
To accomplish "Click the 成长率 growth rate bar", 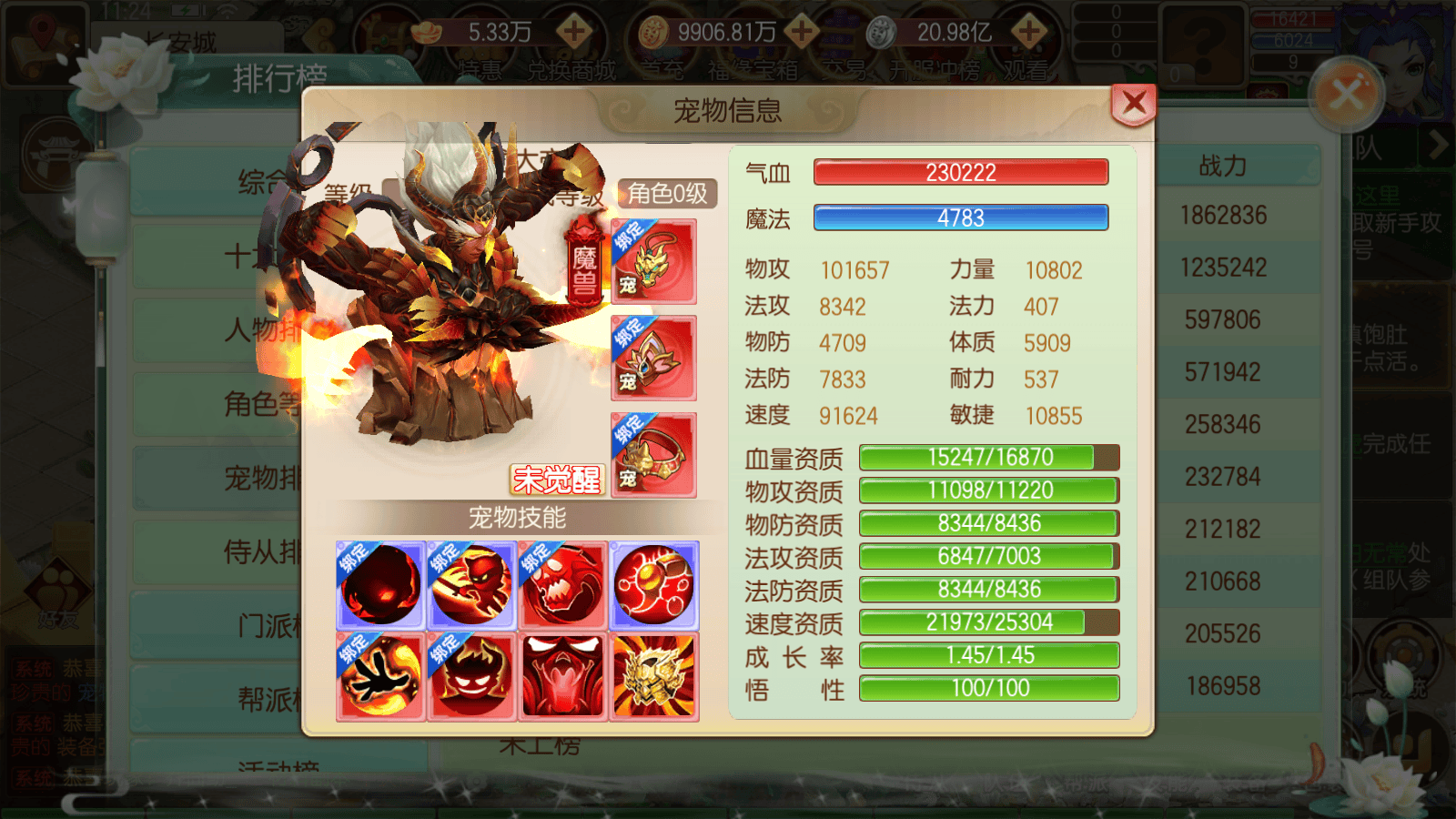I will coord(989,655).
